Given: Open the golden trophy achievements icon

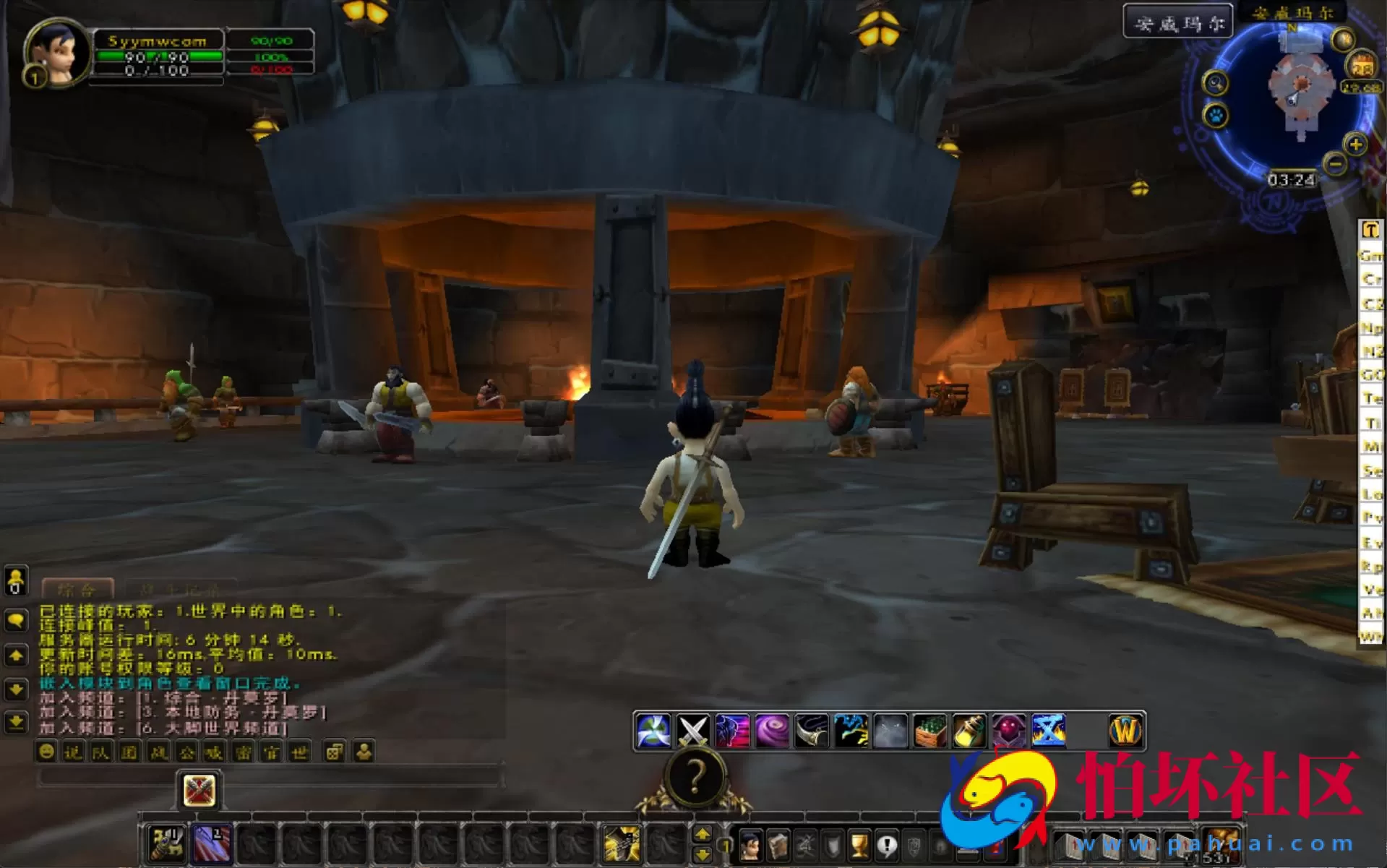Looking at the screenshot, I should [x=859, y=846].
